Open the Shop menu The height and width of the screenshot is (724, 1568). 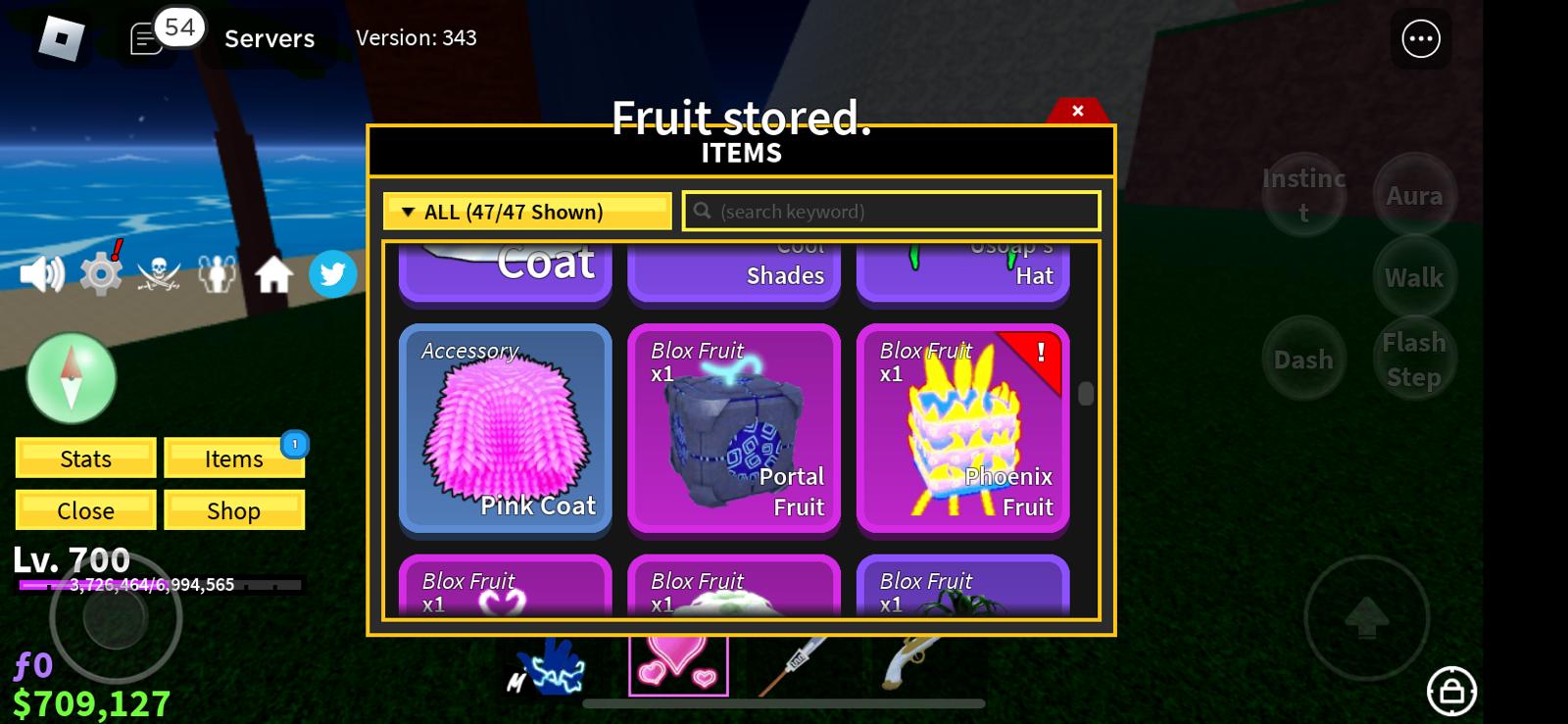(x=234, y=510)
